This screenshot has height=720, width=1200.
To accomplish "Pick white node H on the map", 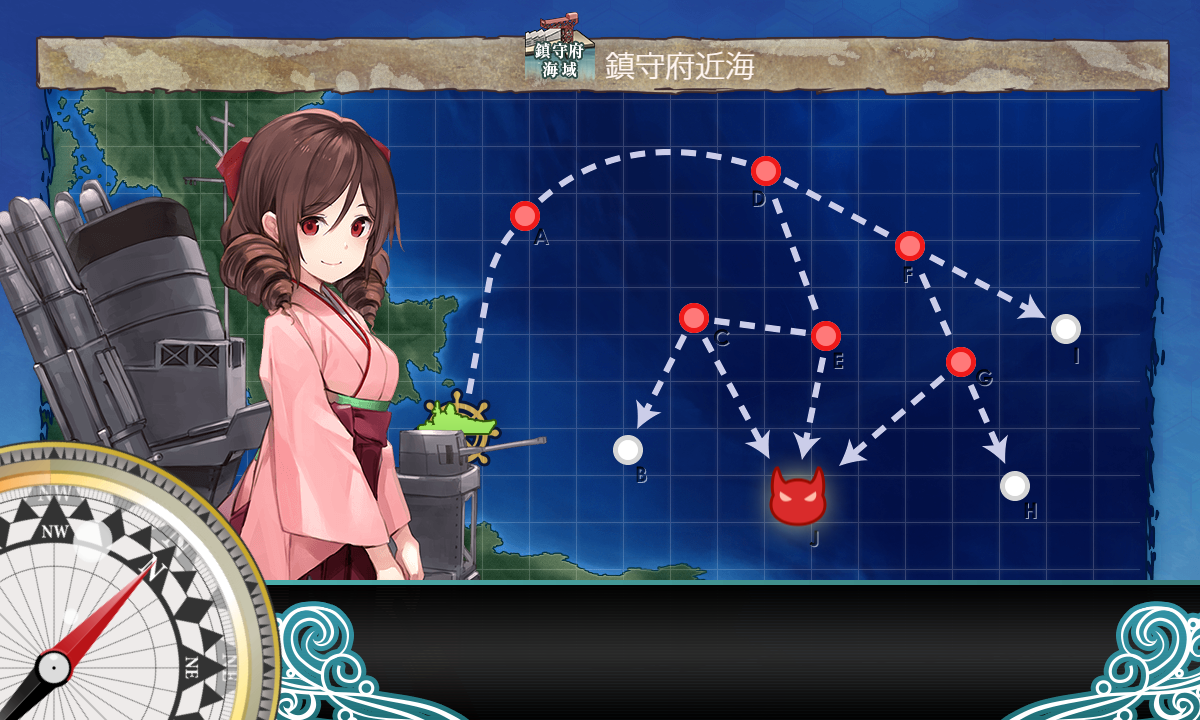I will pyautogui.click(x=1015, y=486).
